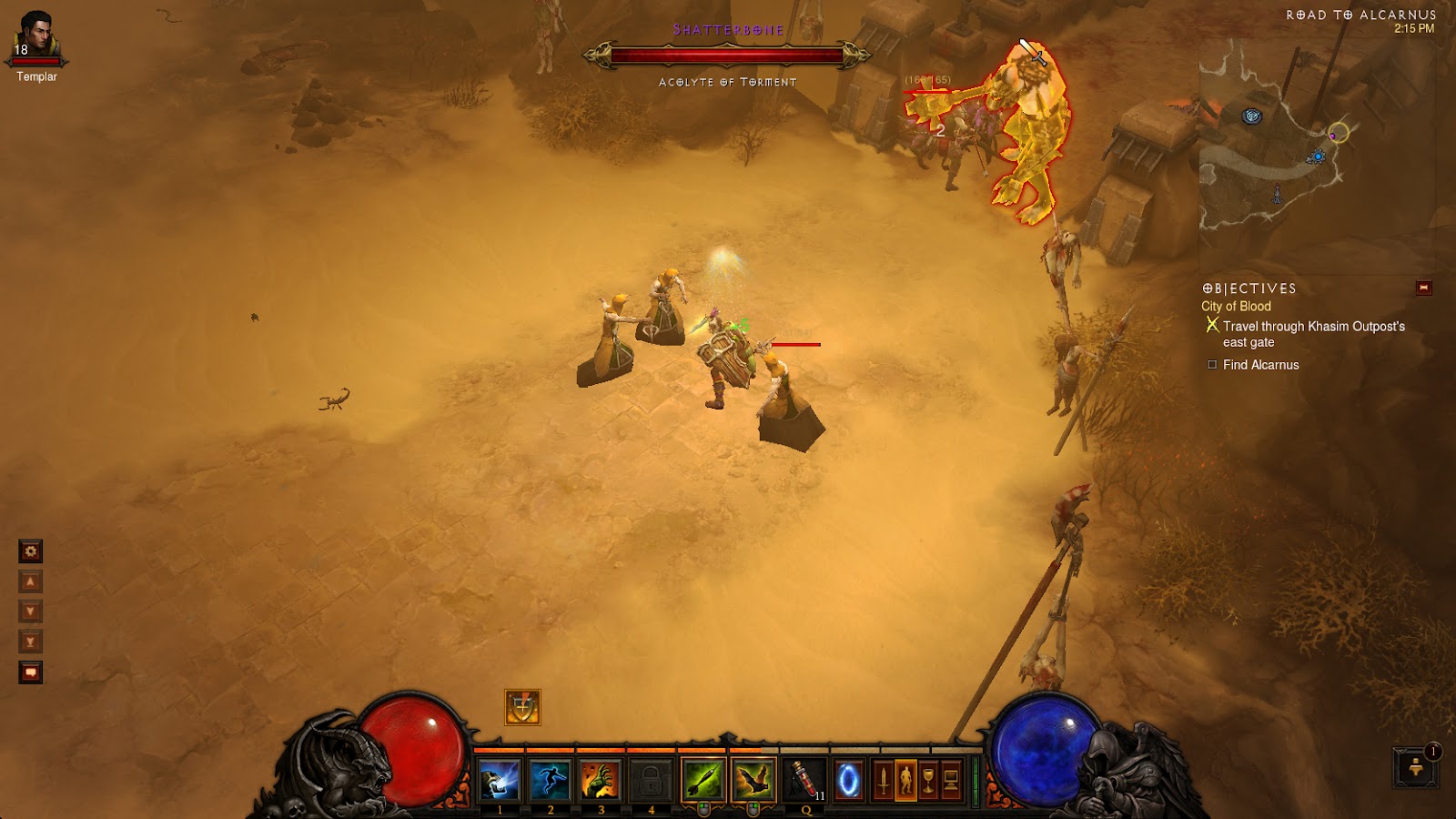Click the shield buff icon above the bar
Viewport: 1456px width, 819px height.
pyautogui.click(x=522, y=707)
